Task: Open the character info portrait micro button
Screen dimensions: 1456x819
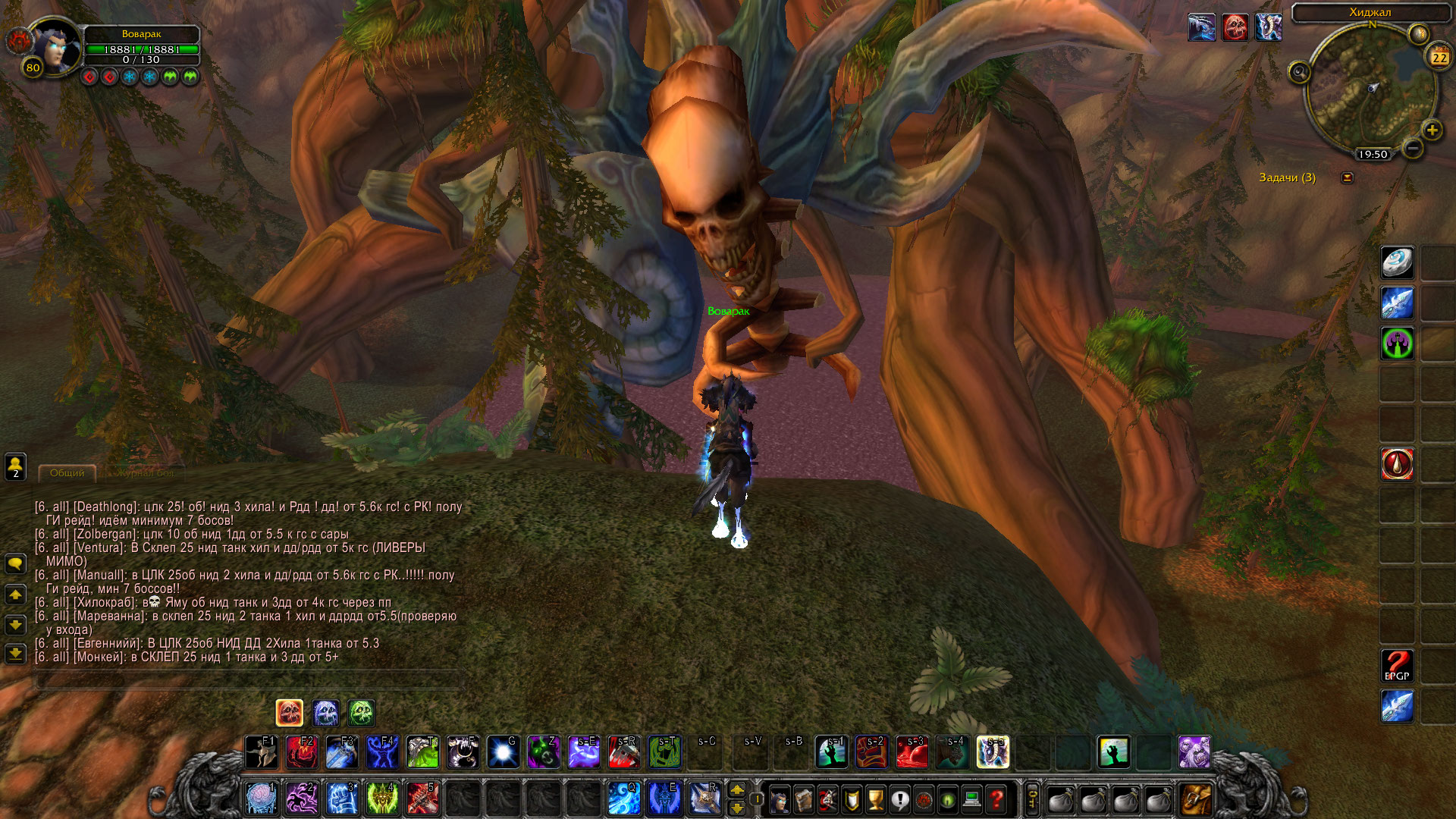Action: click(x=779, y=799)
